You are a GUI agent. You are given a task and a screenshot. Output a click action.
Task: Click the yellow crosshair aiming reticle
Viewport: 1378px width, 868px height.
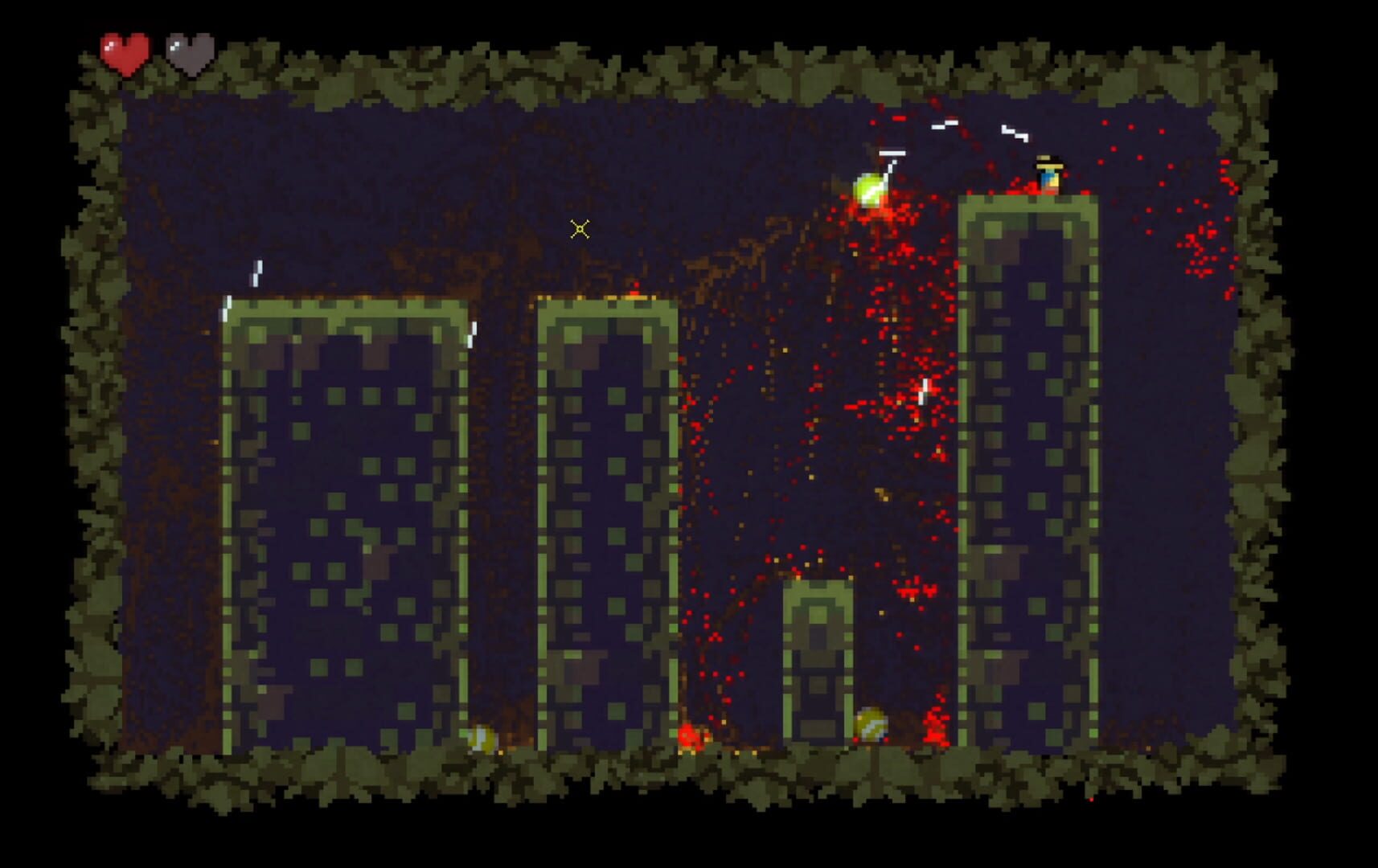point(581,231)
